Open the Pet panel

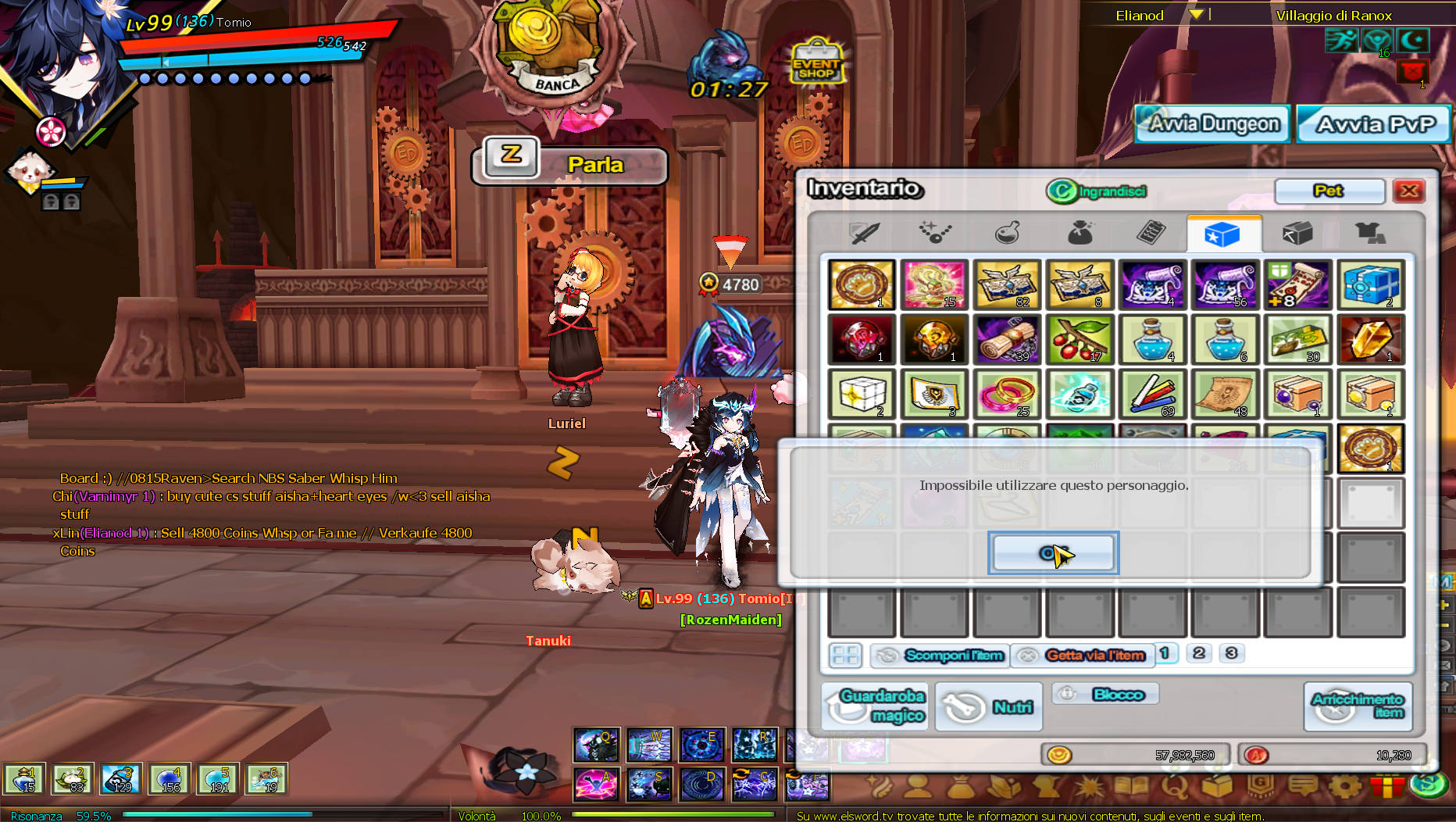click(1329, 191)
